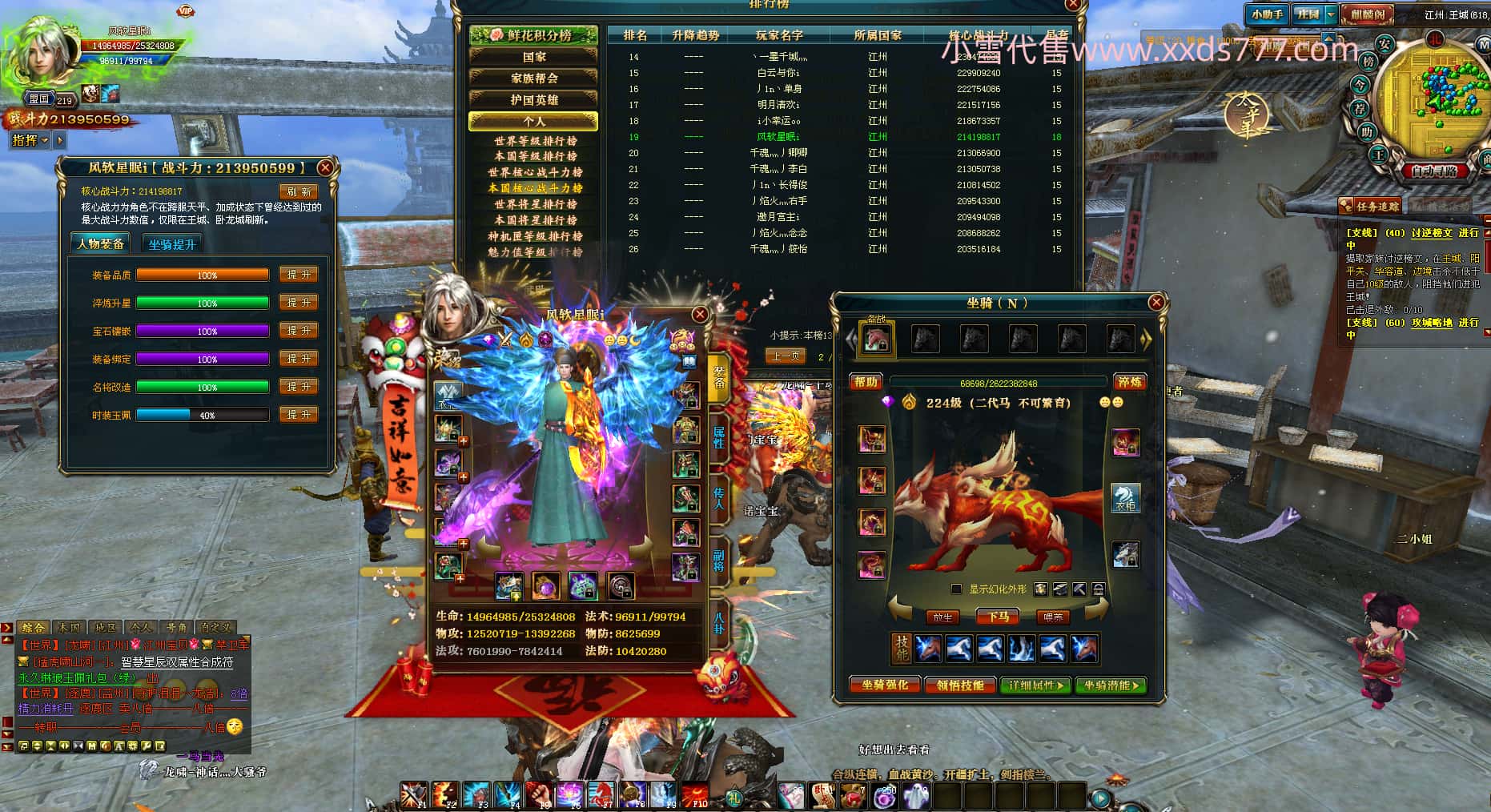The height and width of the screenshot is (812, 1491).
Task: Open the 鲜花积分榜 ranking category
Action: [x=534, y=35]
